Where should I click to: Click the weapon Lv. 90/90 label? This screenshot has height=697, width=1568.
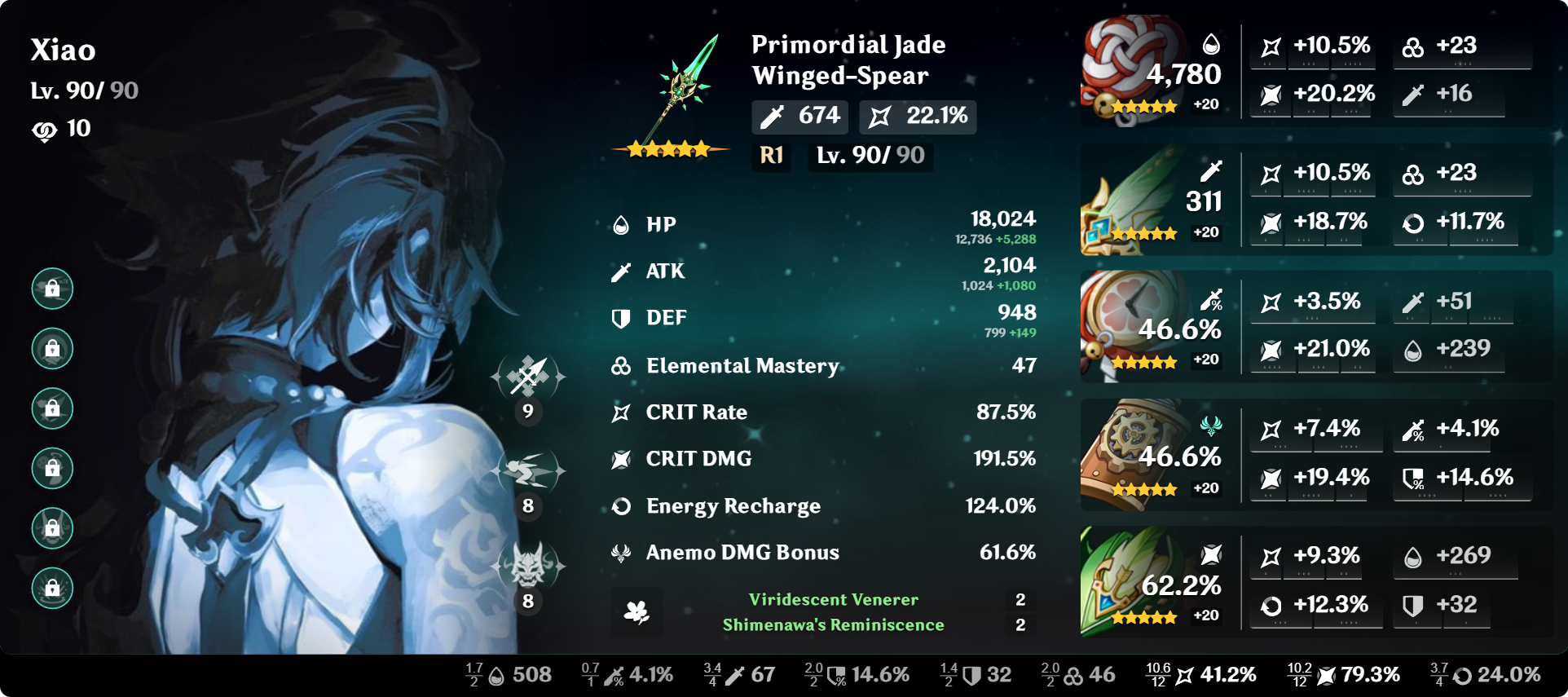pos(870,157)
